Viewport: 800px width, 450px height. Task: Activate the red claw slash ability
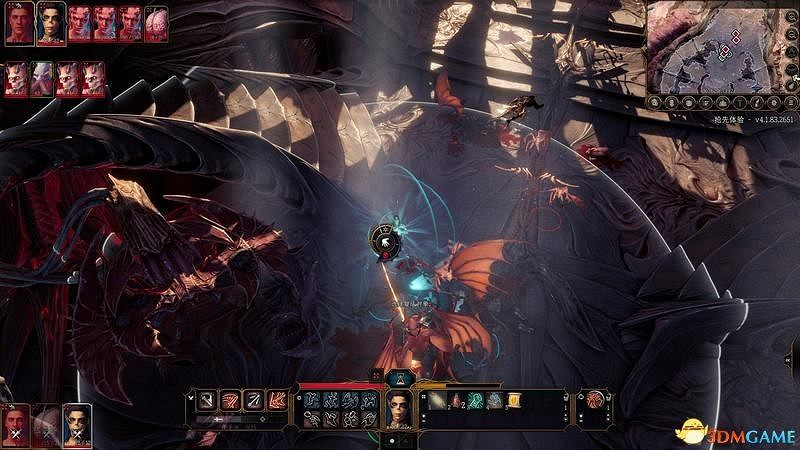click(230, 400)
